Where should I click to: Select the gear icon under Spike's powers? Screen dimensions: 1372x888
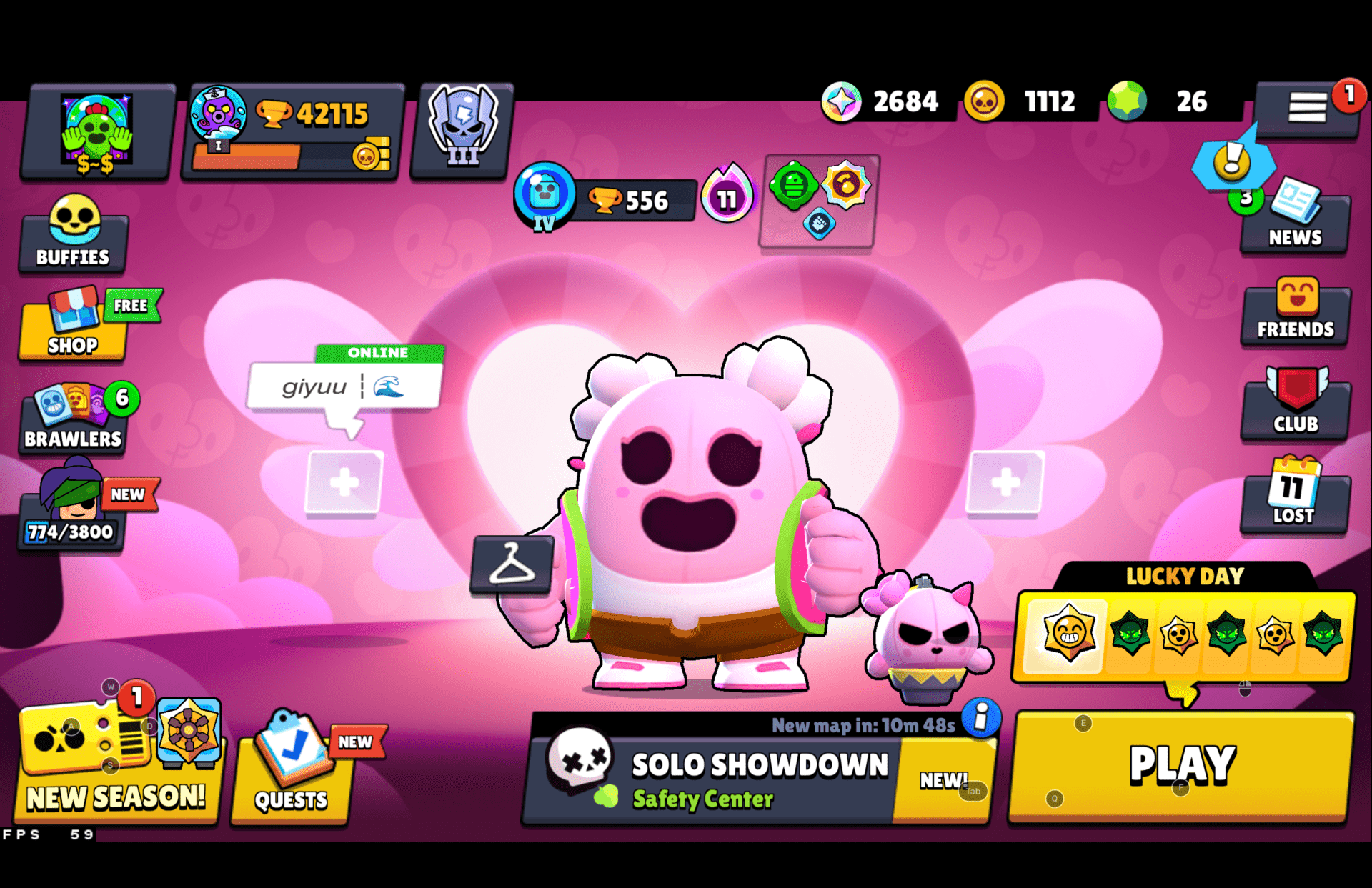tap(819, 225)
